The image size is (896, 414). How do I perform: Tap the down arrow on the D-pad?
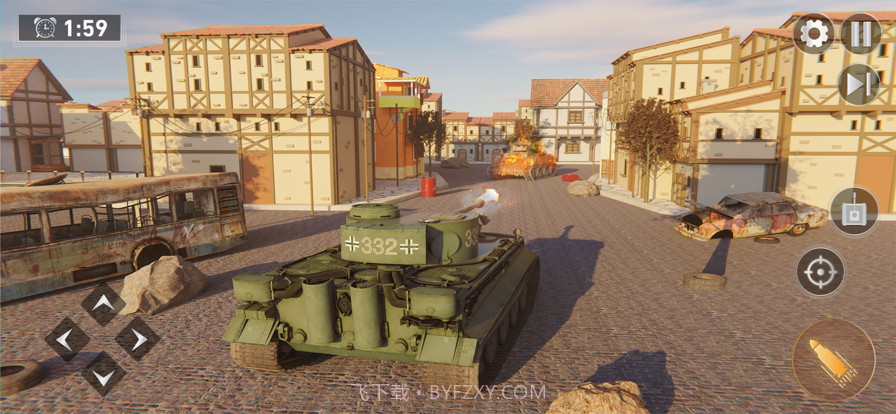(103, 374)
